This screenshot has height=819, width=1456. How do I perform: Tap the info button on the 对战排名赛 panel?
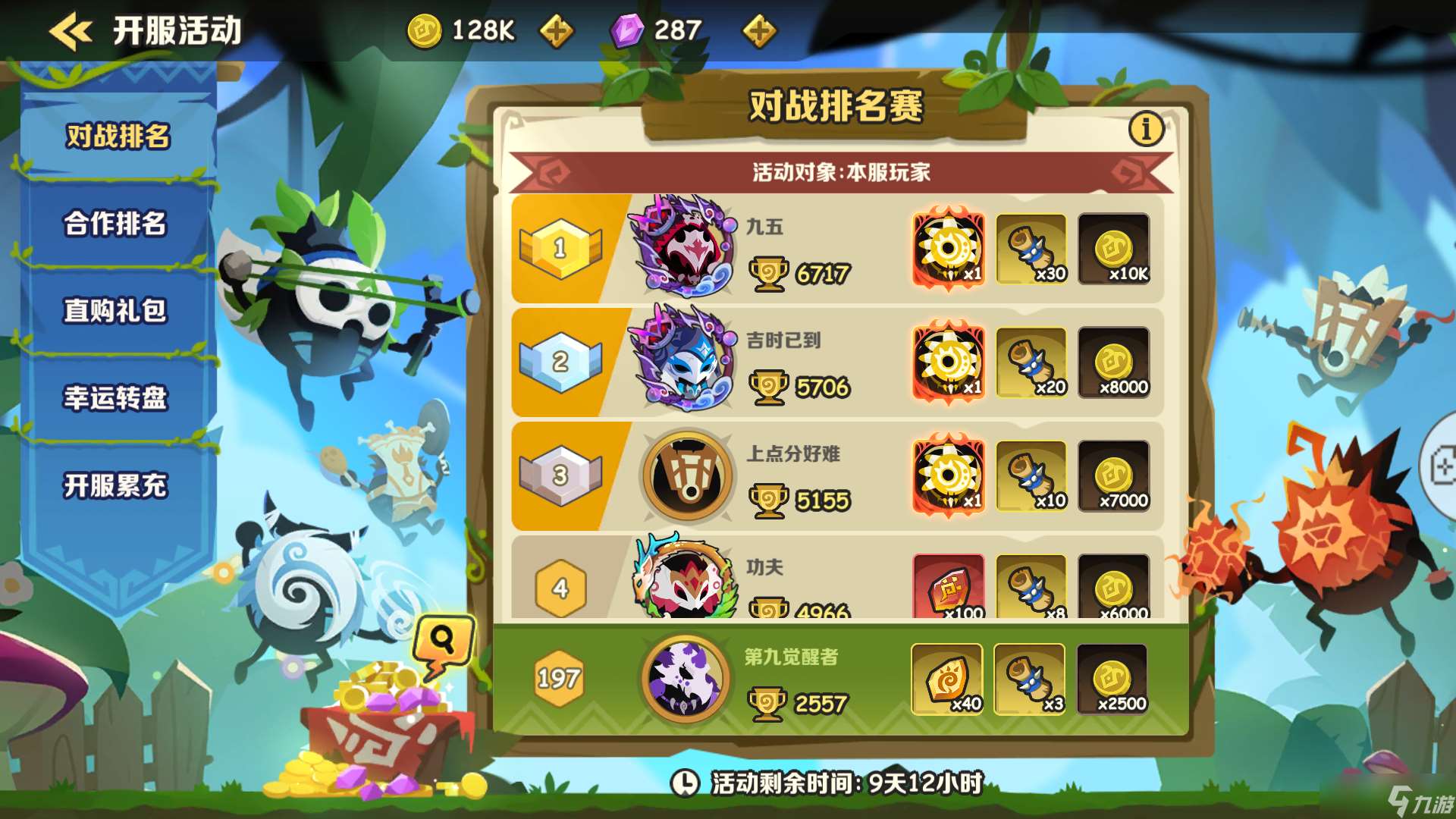1147,129
